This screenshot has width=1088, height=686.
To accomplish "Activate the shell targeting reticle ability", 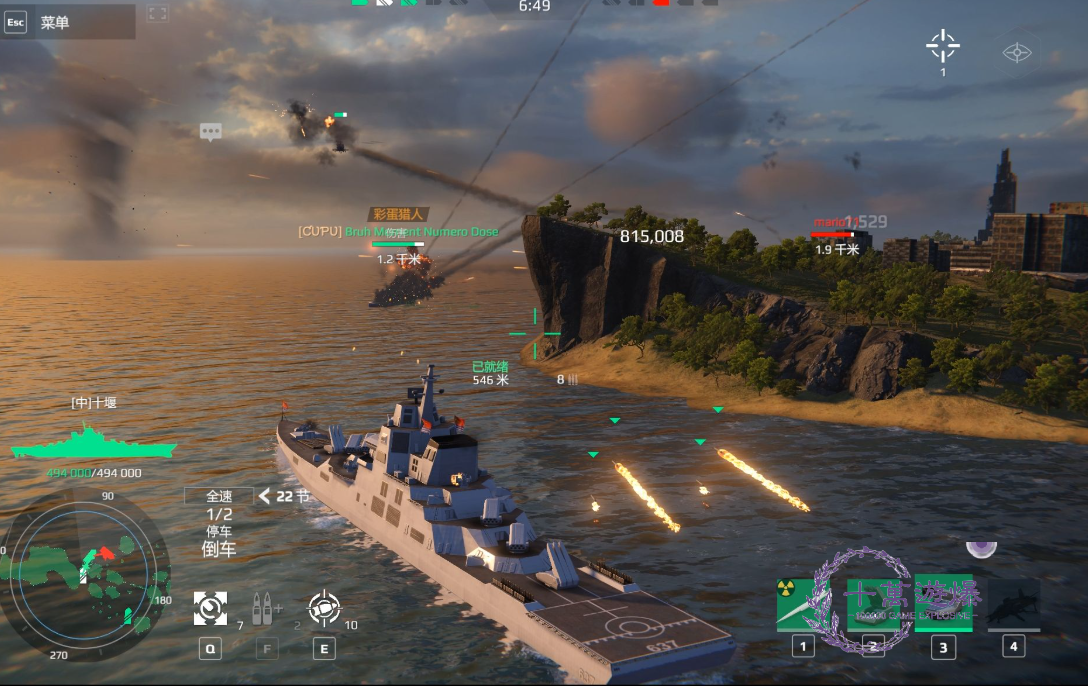I will (x=324, y=607).
